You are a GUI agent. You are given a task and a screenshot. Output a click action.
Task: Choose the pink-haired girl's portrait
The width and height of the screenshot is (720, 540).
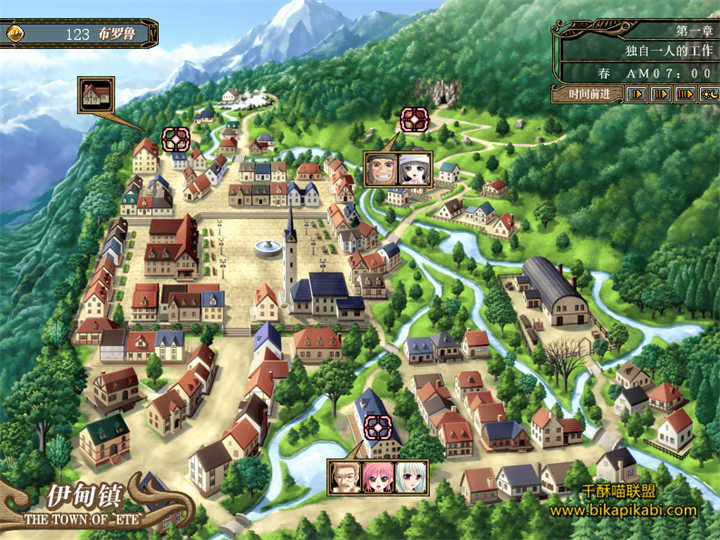[377, 476]
